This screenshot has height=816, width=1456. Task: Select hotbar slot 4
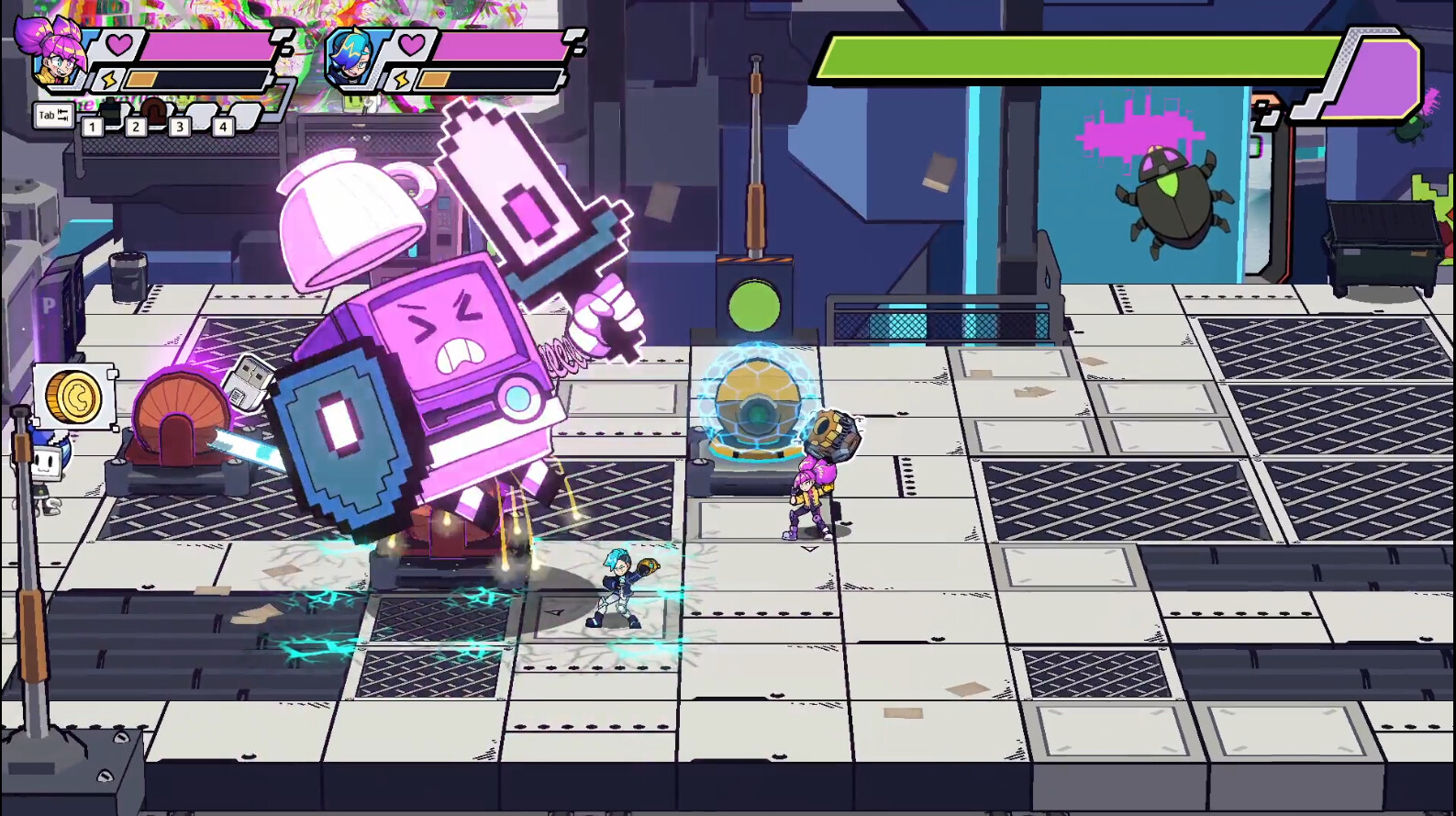(223, 127)
